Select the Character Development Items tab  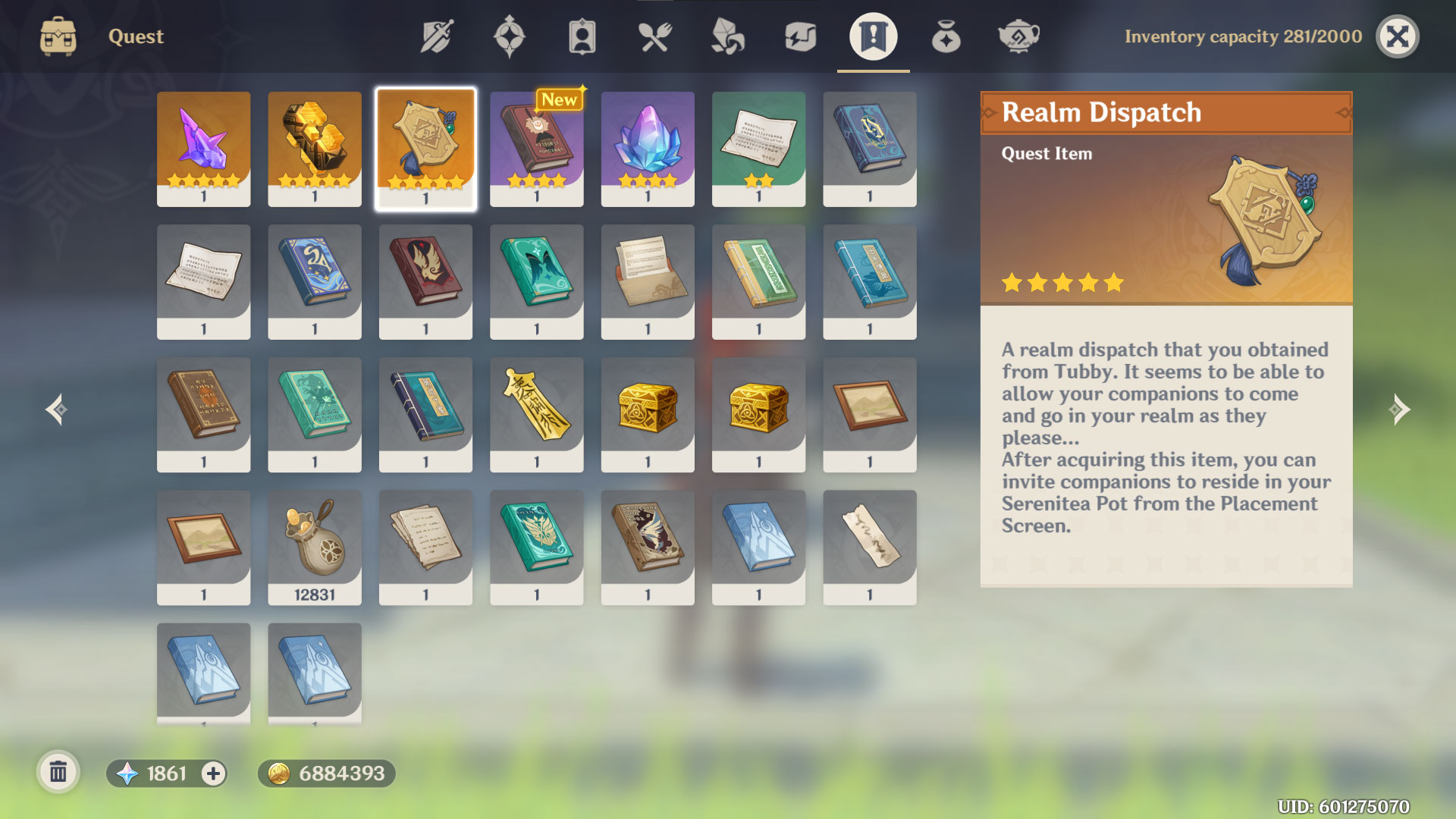(x=582, y=36)
